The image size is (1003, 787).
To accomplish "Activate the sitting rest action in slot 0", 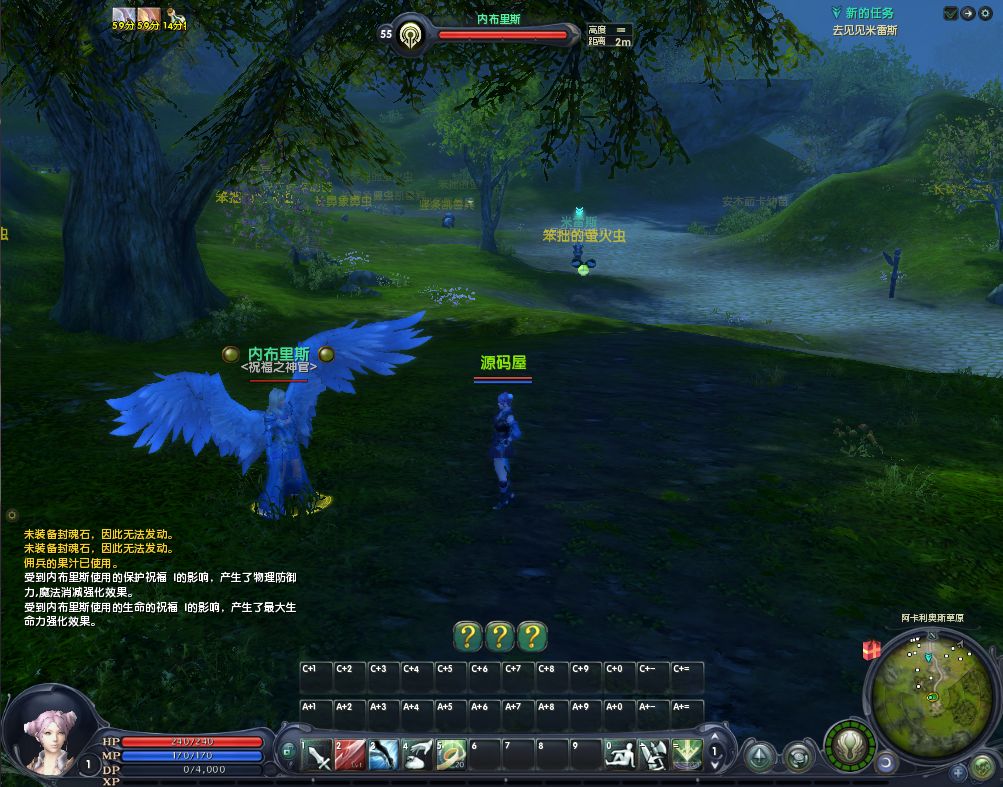I will click(621, 754).
